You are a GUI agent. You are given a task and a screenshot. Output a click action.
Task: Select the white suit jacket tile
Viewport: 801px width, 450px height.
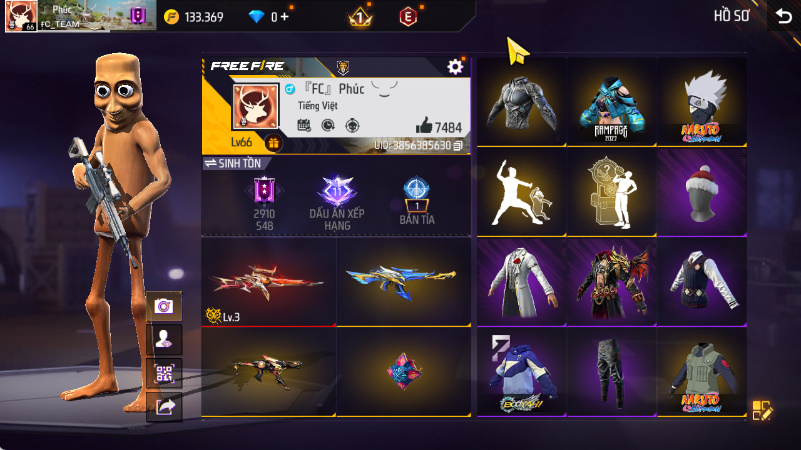(521, 282)
